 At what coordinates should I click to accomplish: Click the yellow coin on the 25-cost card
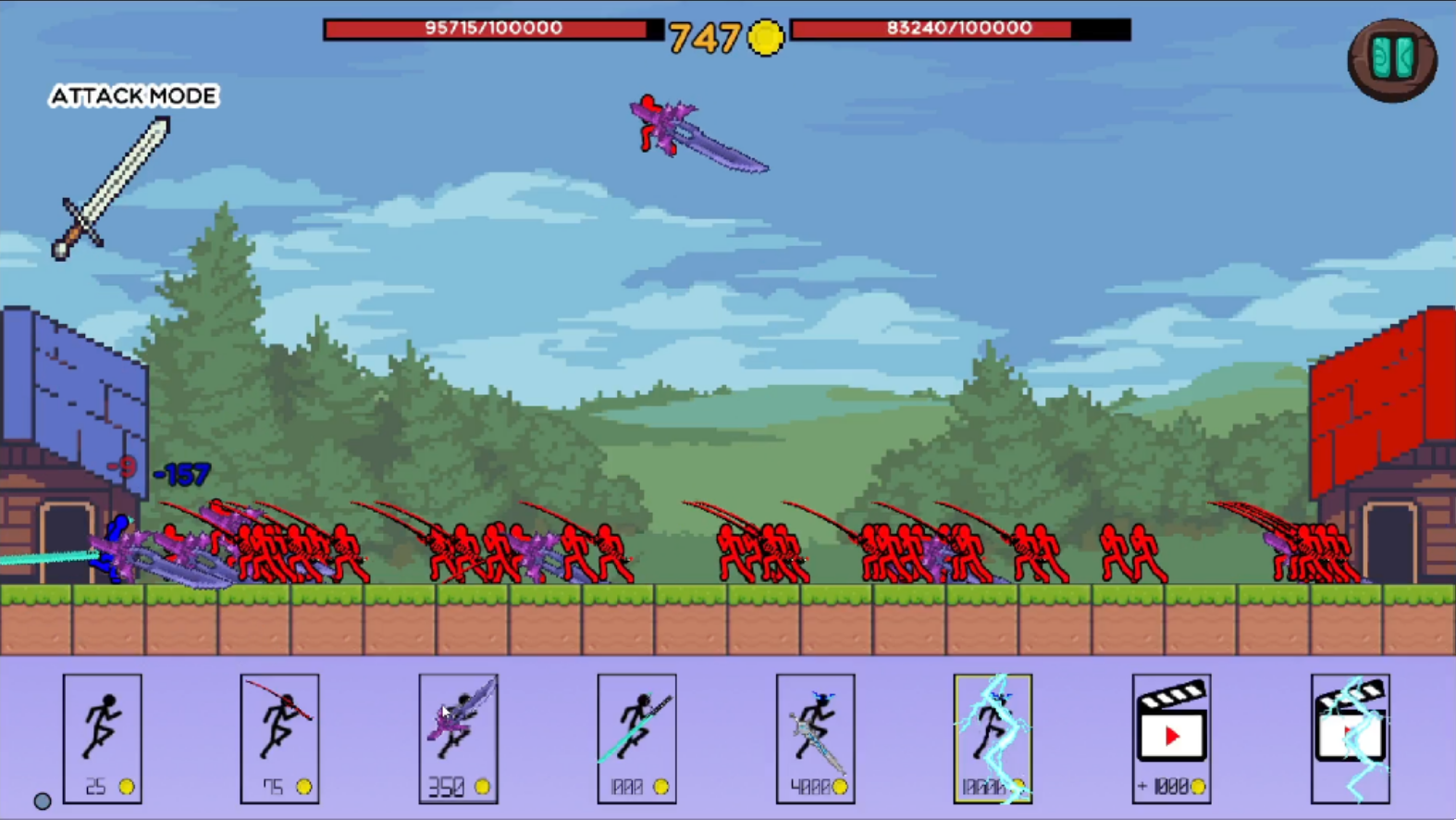tap(128, 787)
